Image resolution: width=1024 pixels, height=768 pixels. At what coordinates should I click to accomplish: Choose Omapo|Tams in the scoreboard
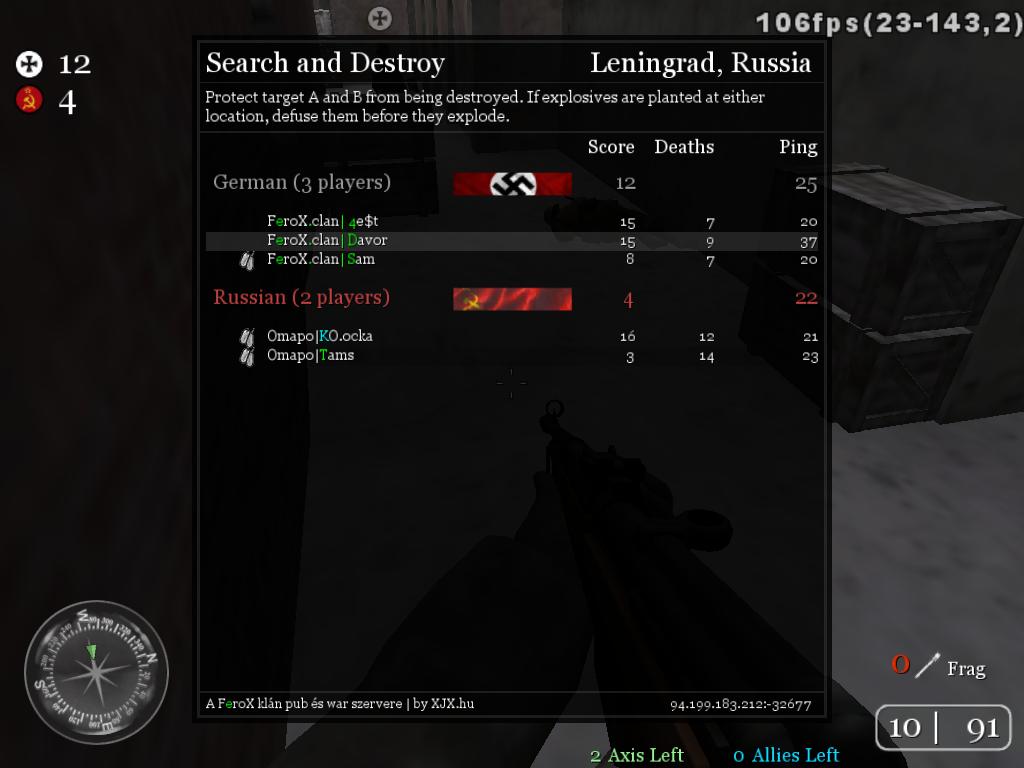tap(310, 355)
